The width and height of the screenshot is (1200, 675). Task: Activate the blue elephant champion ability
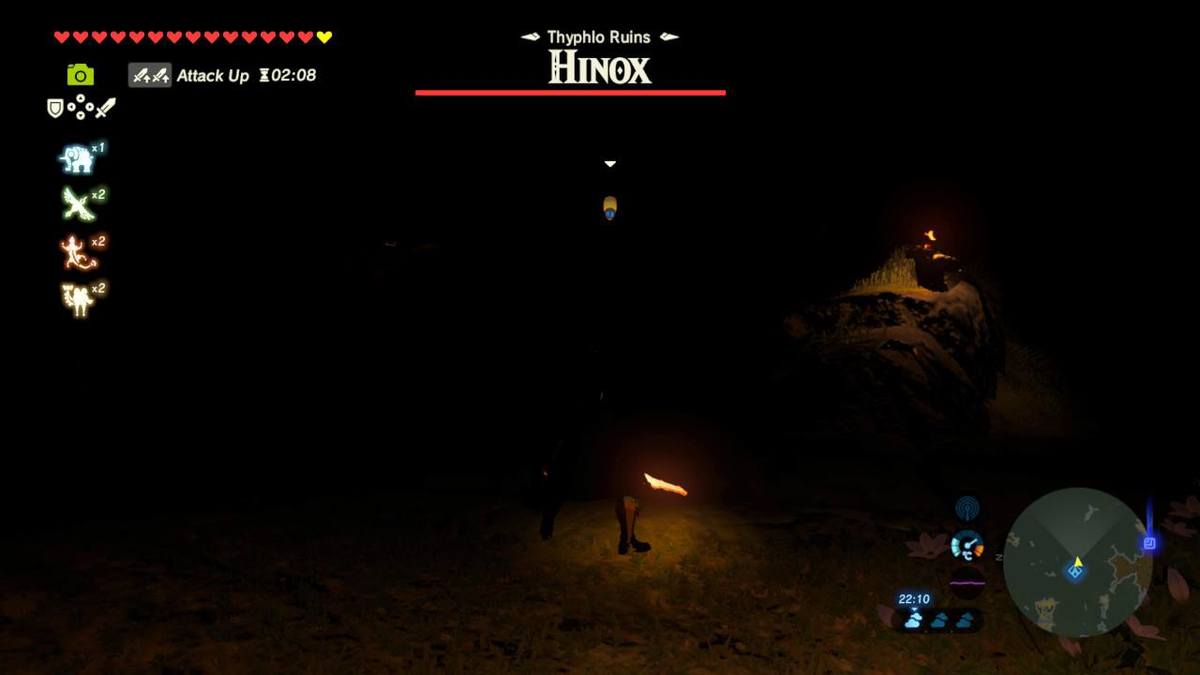pyautogui.click(x=77, y=158)
